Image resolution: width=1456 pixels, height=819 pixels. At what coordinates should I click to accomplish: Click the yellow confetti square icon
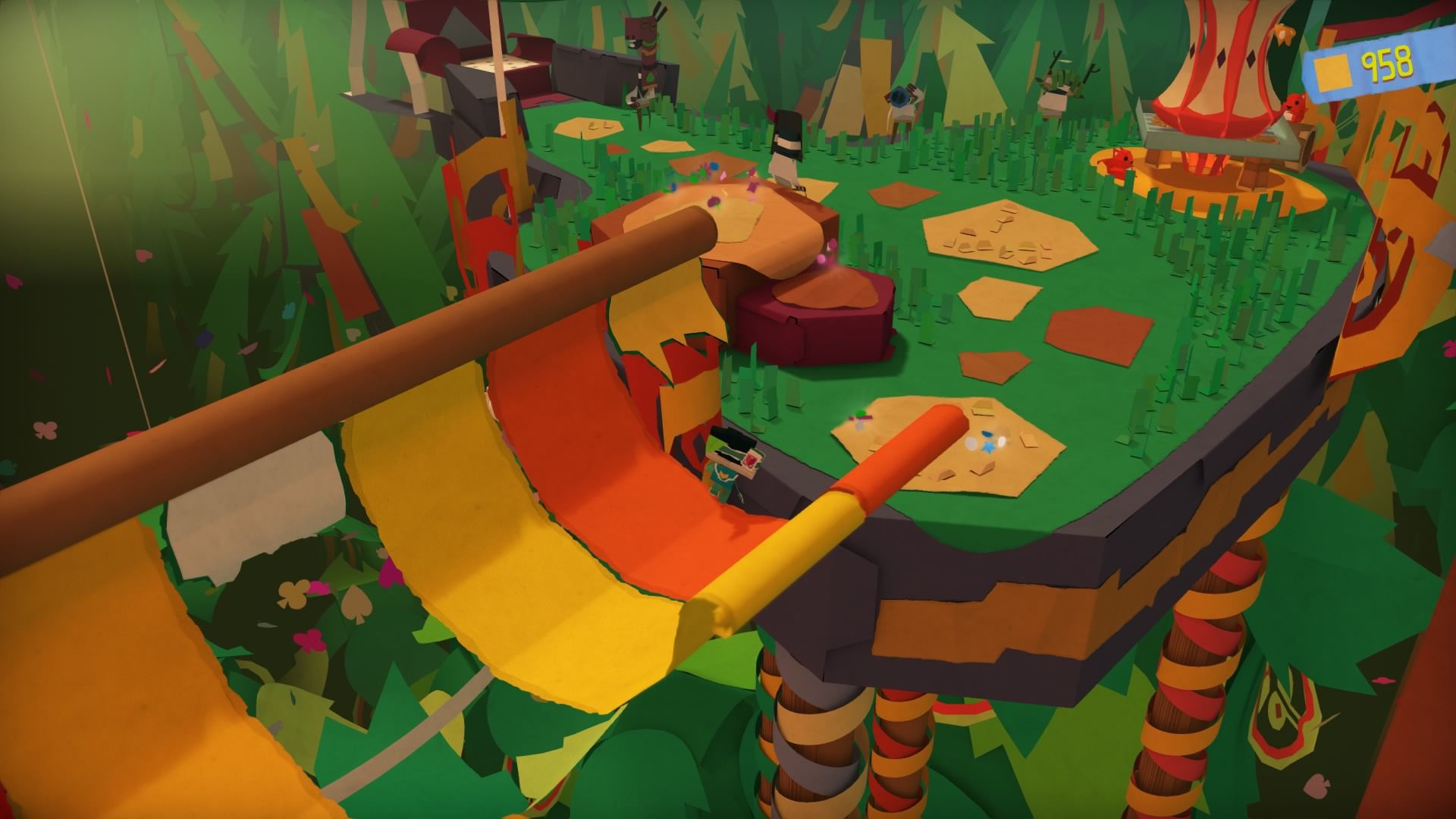tap(1333, 71)
